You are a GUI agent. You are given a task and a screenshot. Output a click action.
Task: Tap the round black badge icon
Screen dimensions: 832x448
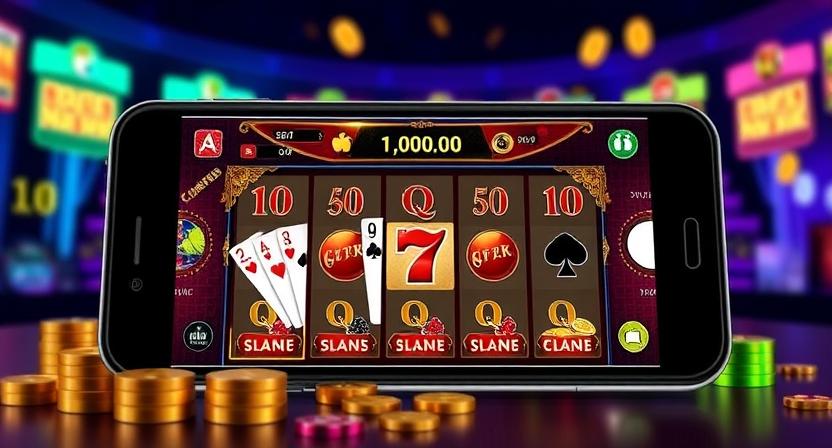point(199,336)
